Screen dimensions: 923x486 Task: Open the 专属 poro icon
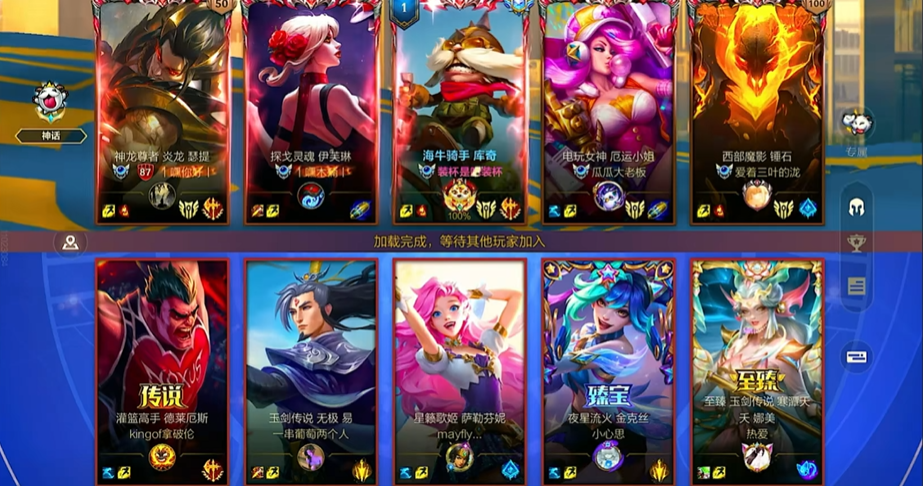[x=856, y=125]
